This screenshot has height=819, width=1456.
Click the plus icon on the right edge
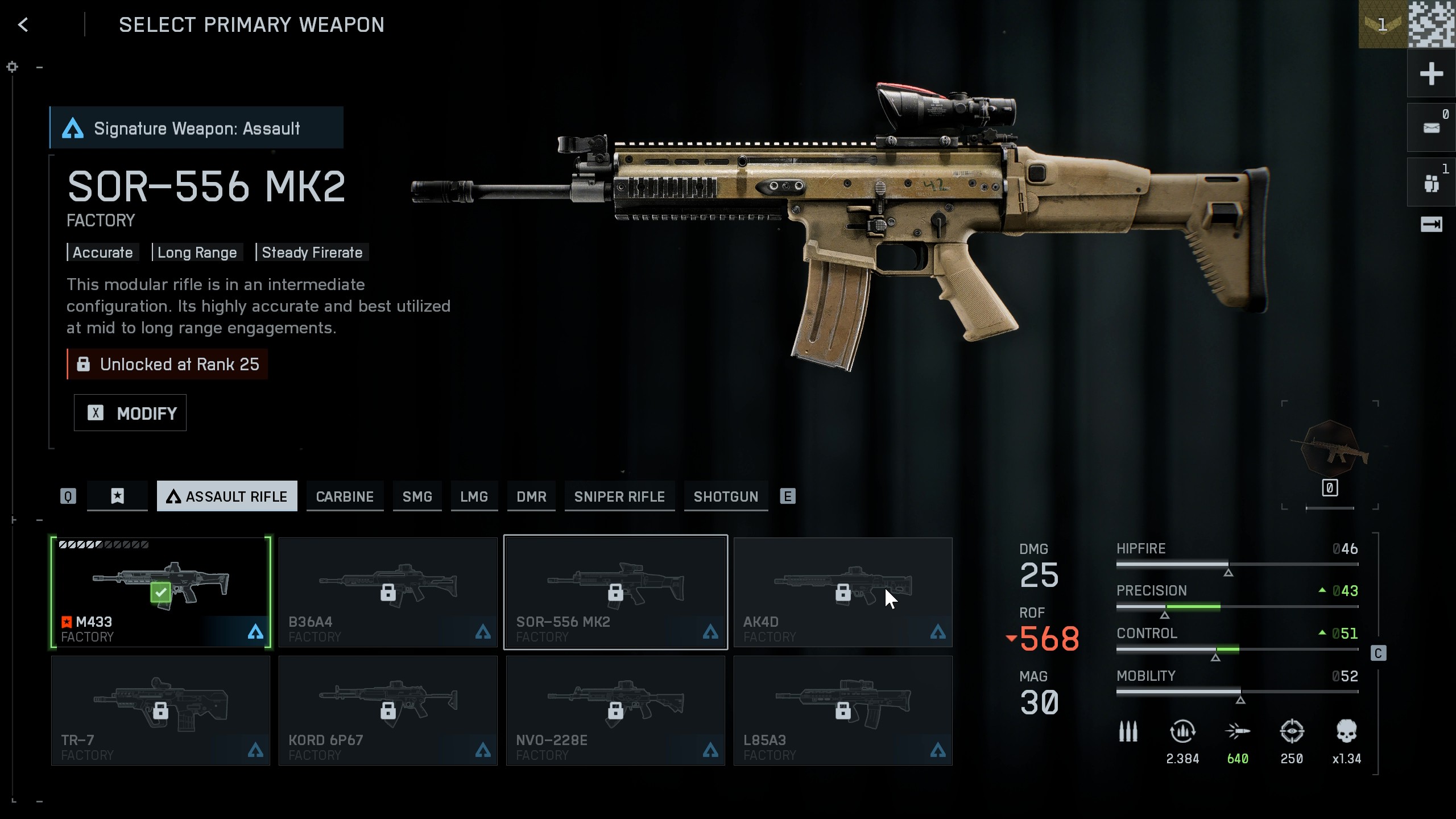click(x=1432, y=73)
